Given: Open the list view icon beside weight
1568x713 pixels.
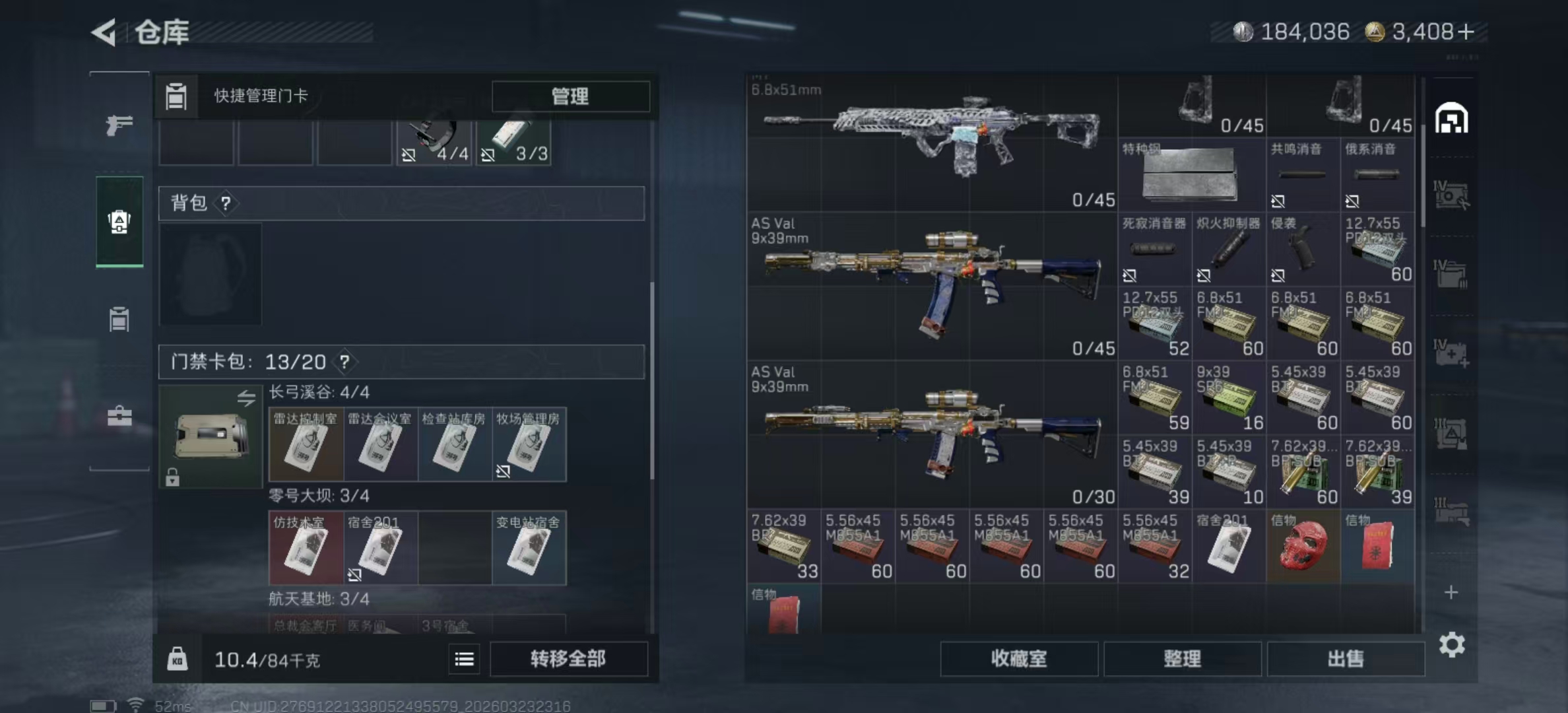Looking at the screenshot, I should [x=464, y=659].
